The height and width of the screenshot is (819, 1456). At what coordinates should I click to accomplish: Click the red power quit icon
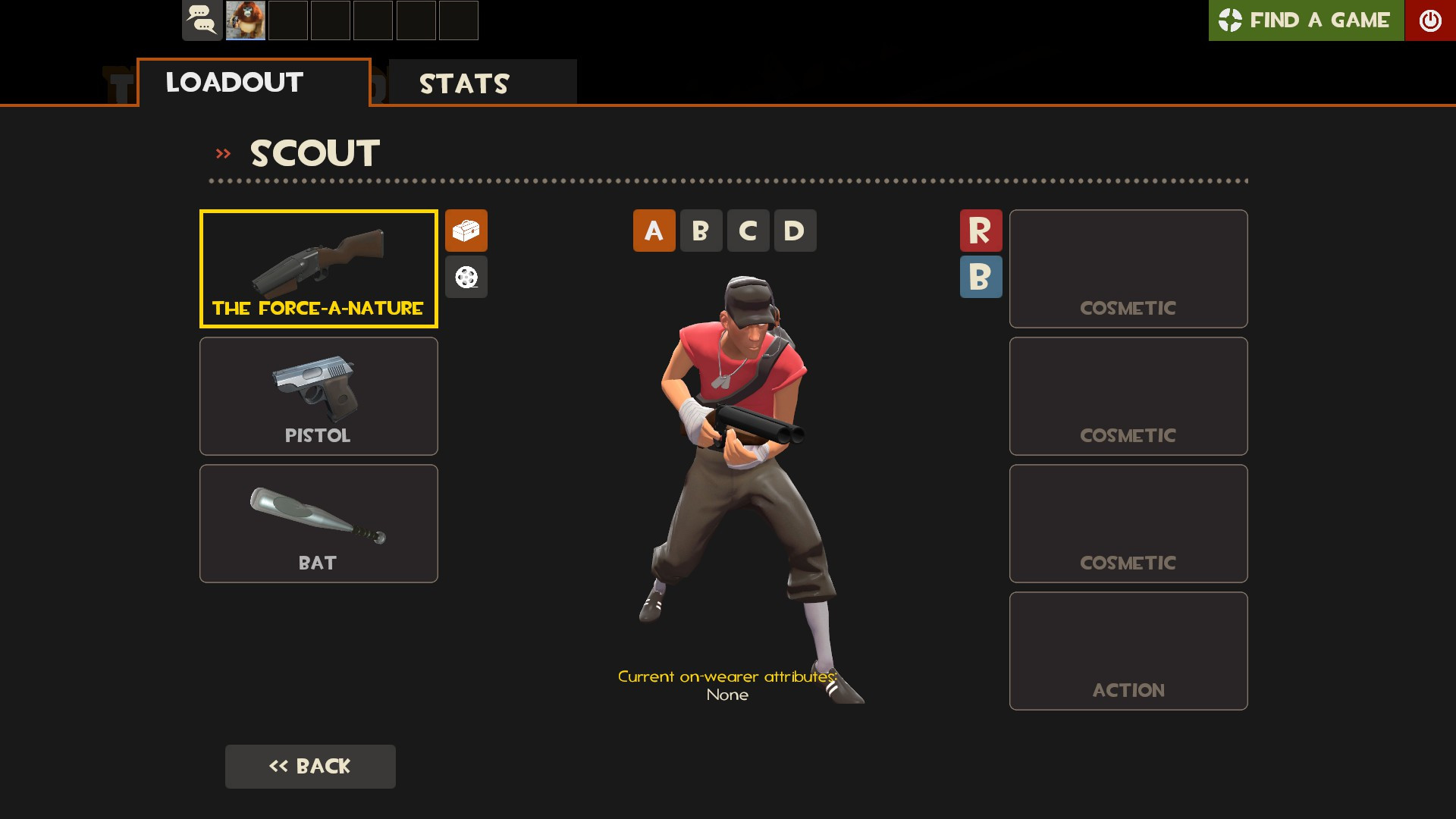point(1431,20)
